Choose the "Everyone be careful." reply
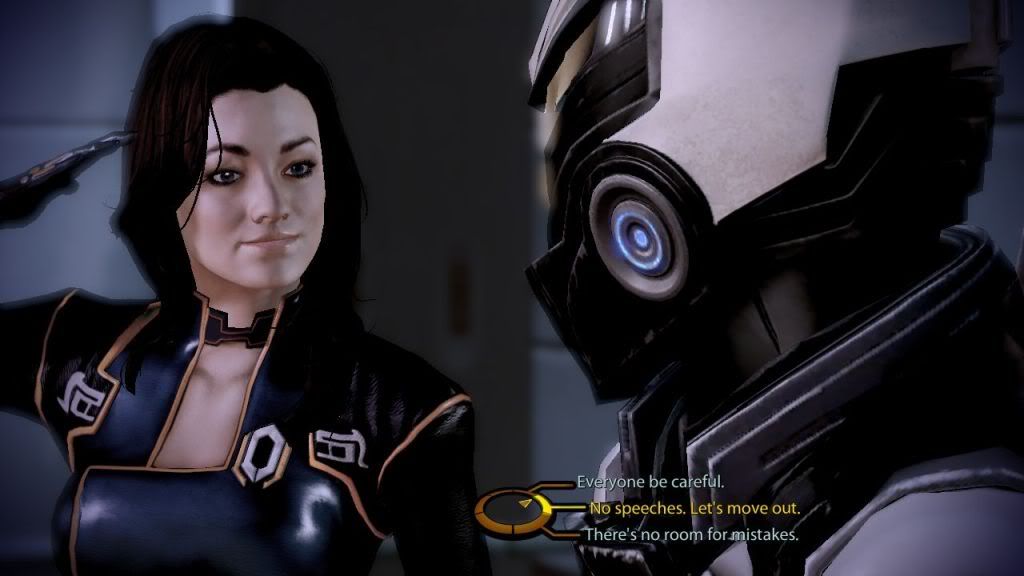This screenshot has width=1024, height=576. (650, 482)
